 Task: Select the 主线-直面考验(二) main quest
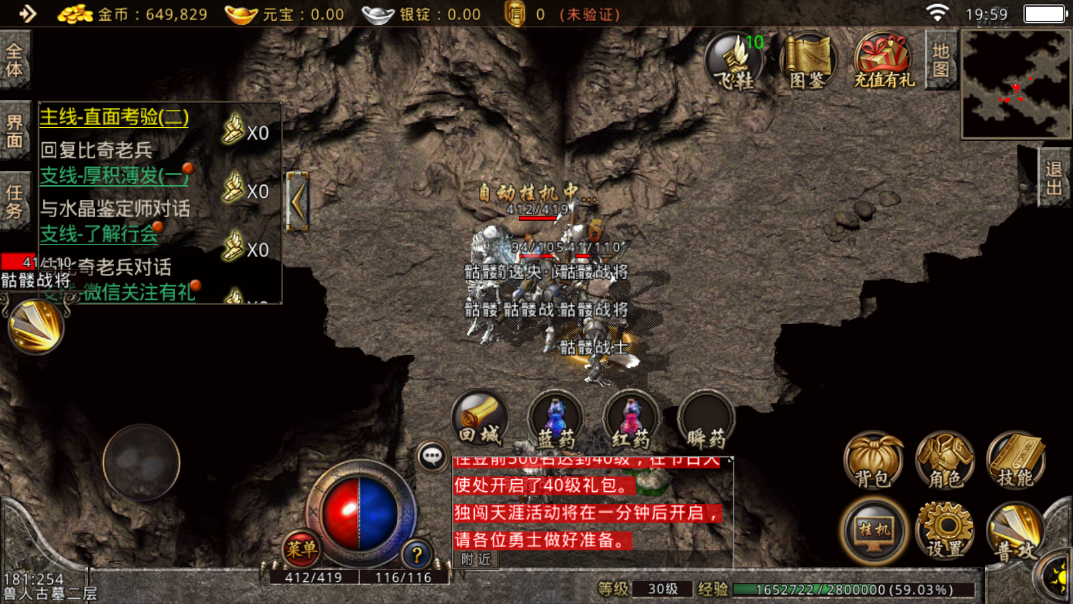[x=114, y=117]
